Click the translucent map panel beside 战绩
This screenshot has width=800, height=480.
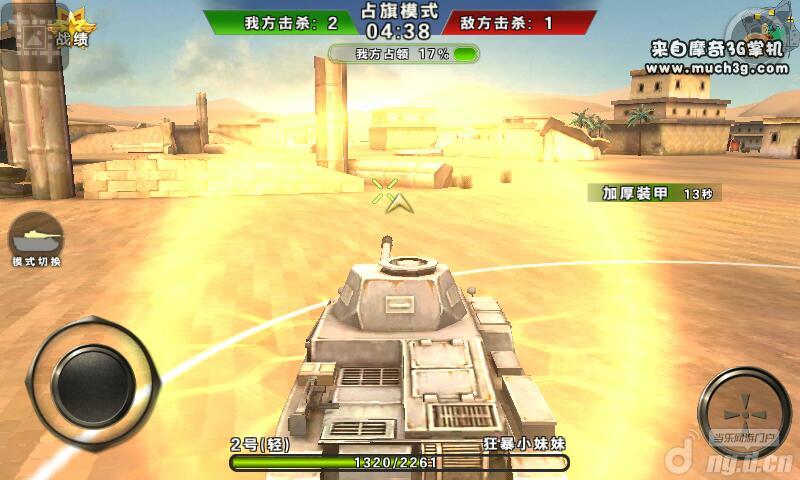point(32,40)
